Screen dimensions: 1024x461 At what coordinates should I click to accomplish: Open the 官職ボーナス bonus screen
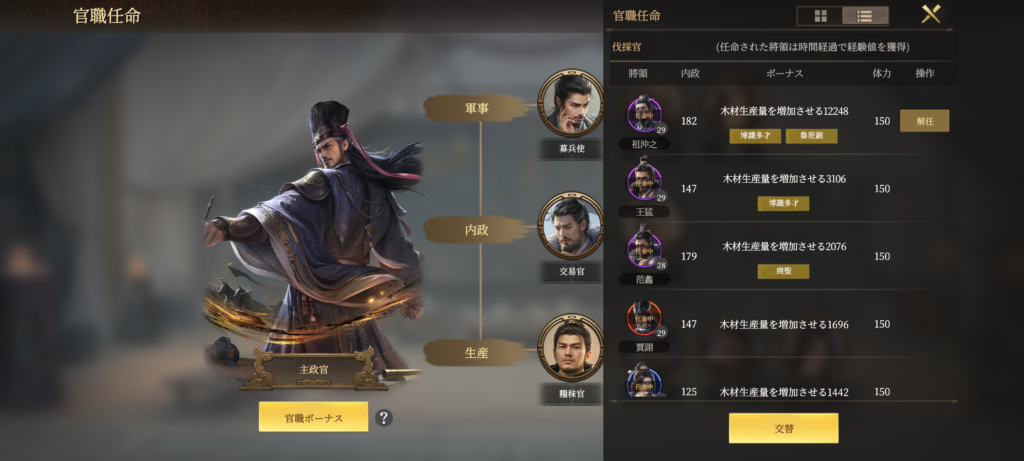(x=313, y=417)
